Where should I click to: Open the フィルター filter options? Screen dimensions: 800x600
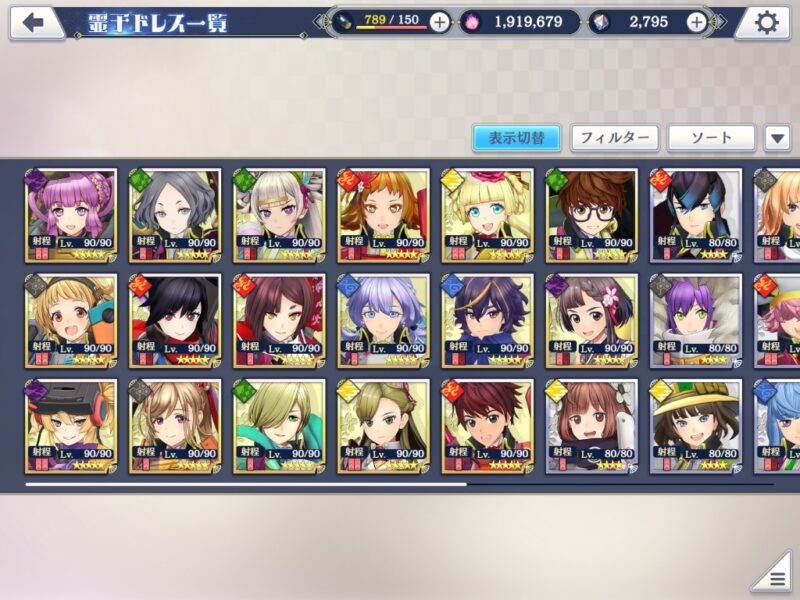click(x=614, y=138)
